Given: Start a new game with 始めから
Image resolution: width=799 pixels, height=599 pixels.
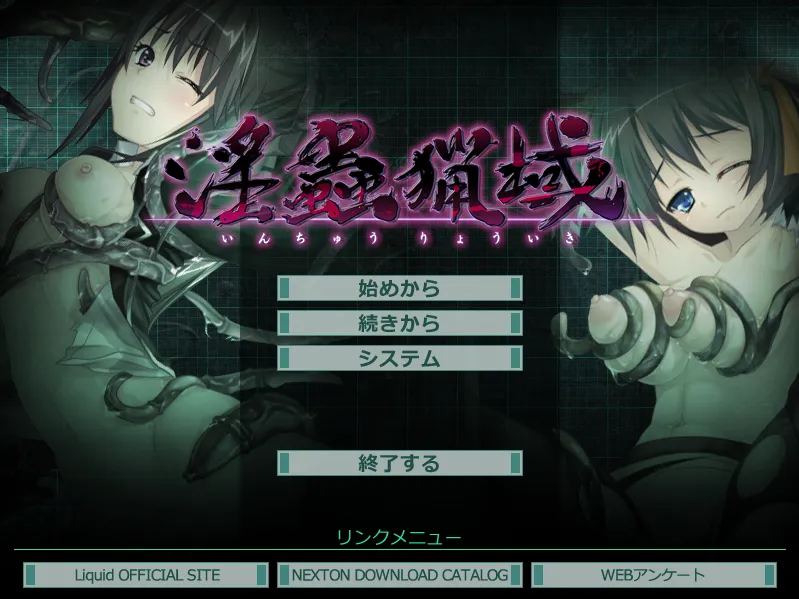Looking at the screenshot, I should (x=399, y=288).
